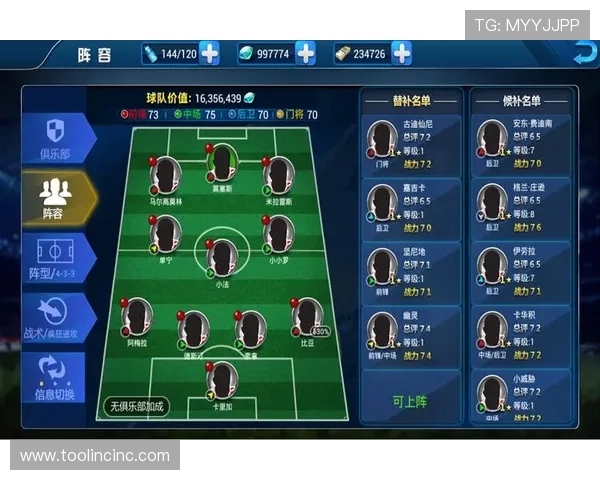The height and width of the screenshot is (480, 600).
Task: Click the 可上阵 empty bench slot
Action: pos(411,400)
